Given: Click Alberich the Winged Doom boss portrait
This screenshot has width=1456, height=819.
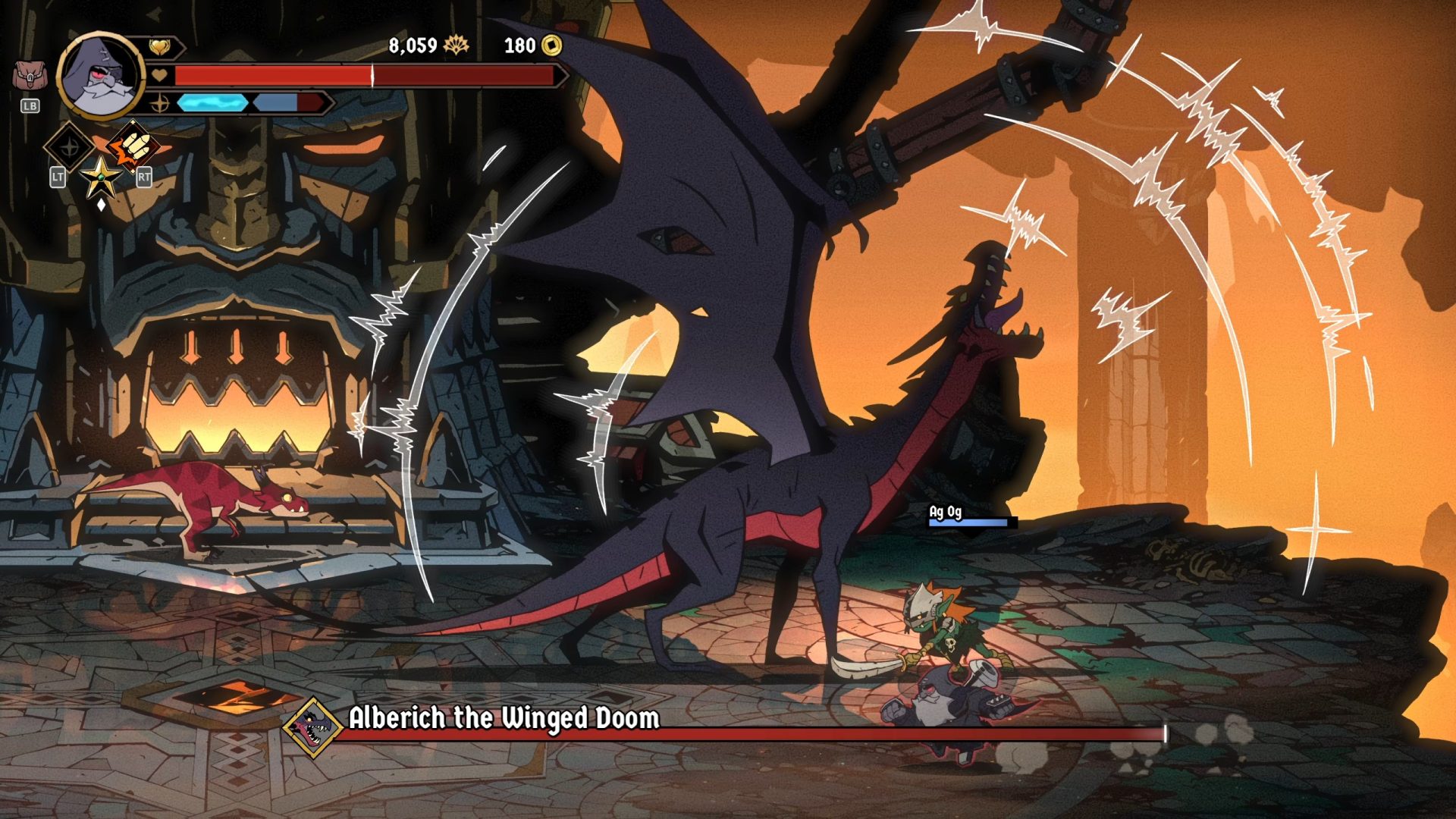Looking at the screenshot, I should coord(312,728).
